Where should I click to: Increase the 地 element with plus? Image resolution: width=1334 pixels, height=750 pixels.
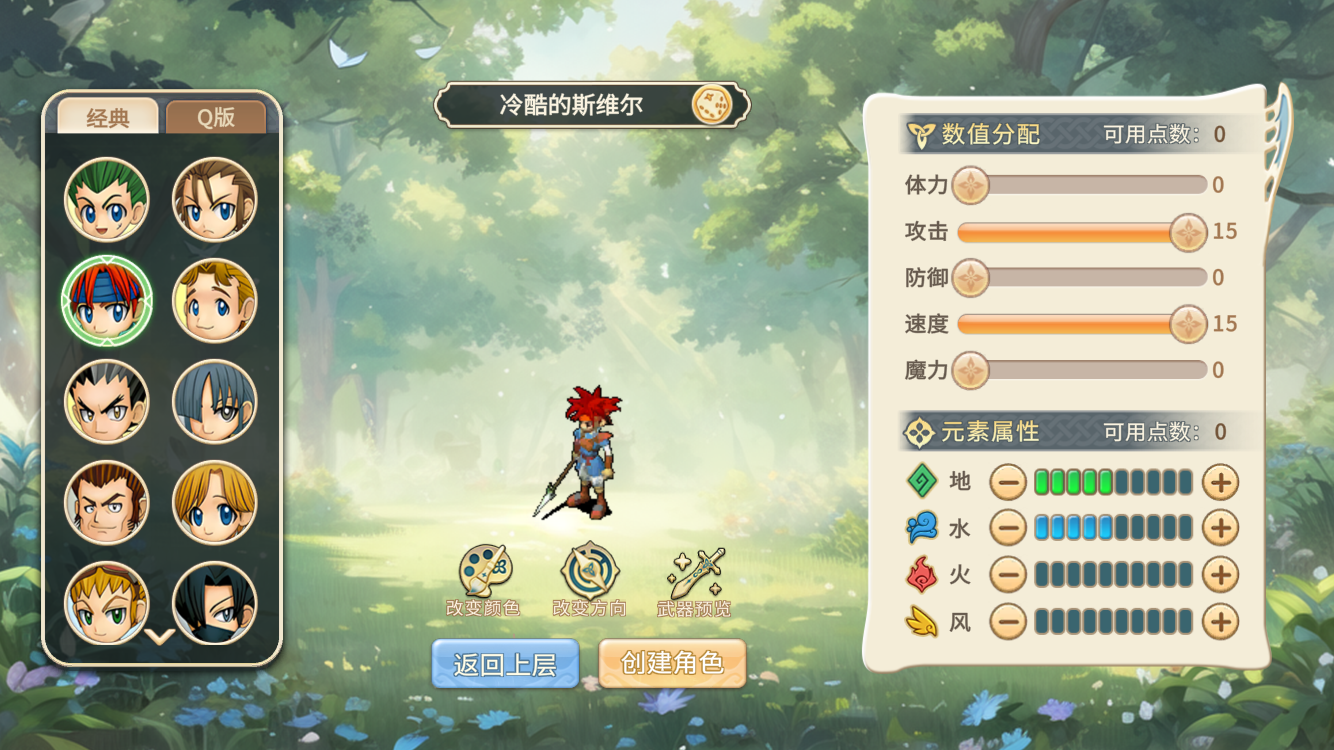point(1220,482)
